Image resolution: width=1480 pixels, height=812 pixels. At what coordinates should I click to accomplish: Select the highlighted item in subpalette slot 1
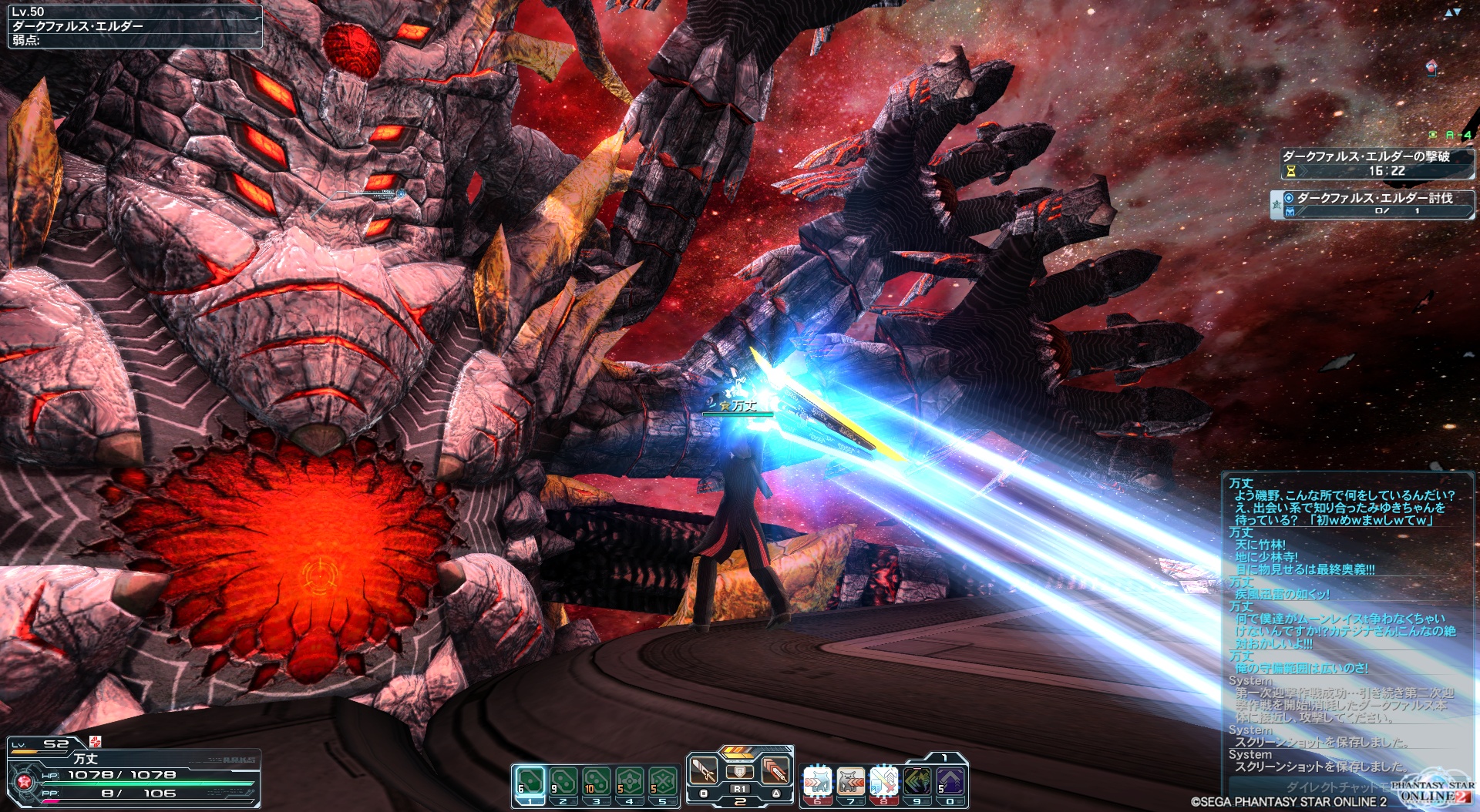[530, 781]
